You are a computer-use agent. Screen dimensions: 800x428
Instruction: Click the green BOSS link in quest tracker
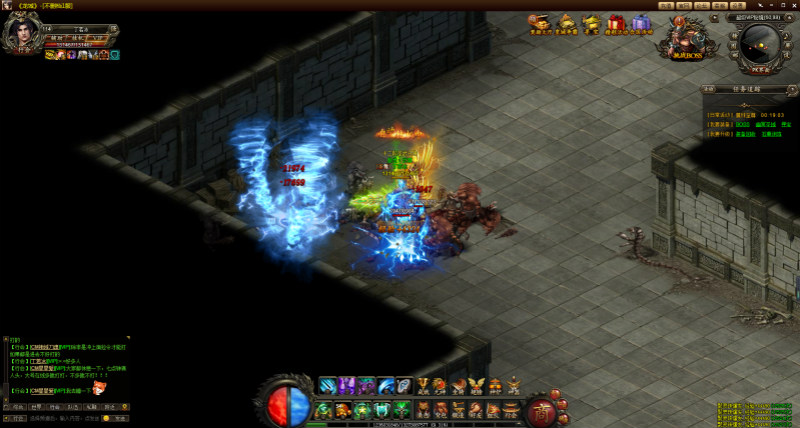(x=743, y=124)
